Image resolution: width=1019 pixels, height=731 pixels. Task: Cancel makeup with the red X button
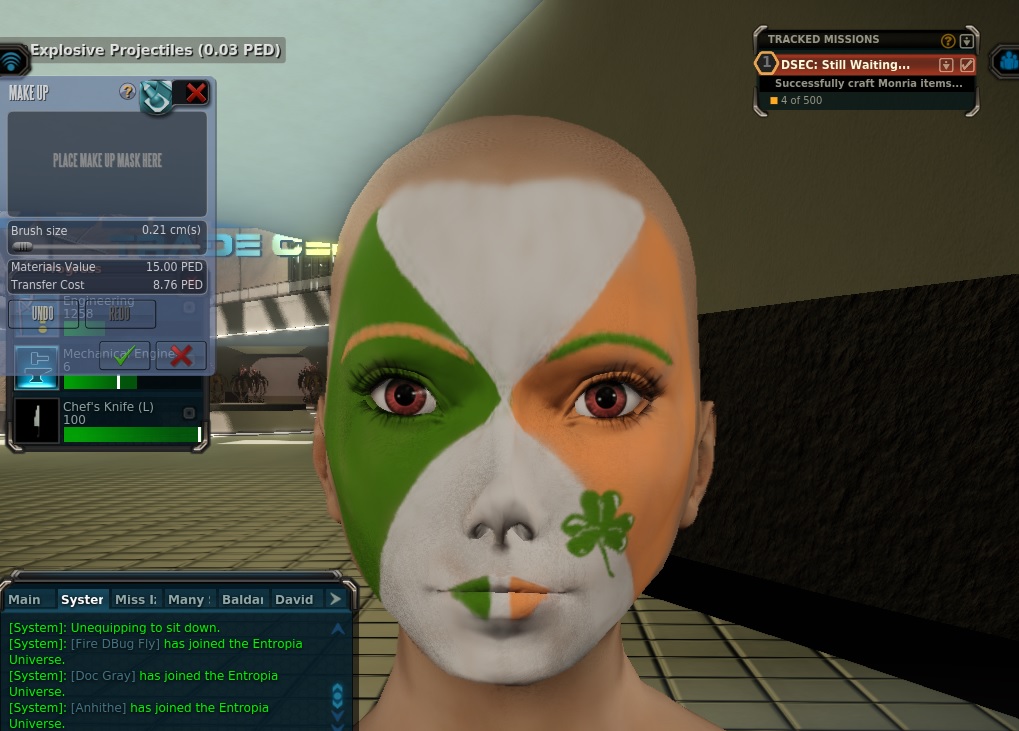181,355
